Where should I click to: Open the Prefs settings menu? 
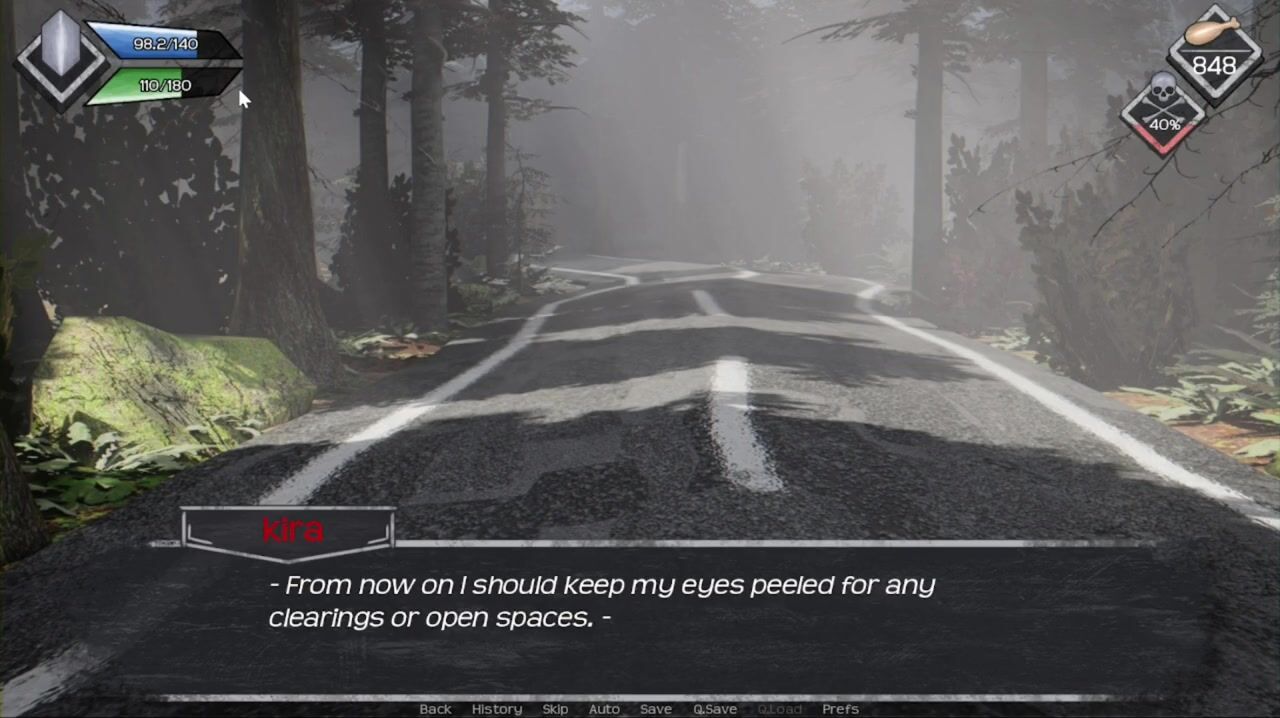[840, 709]
